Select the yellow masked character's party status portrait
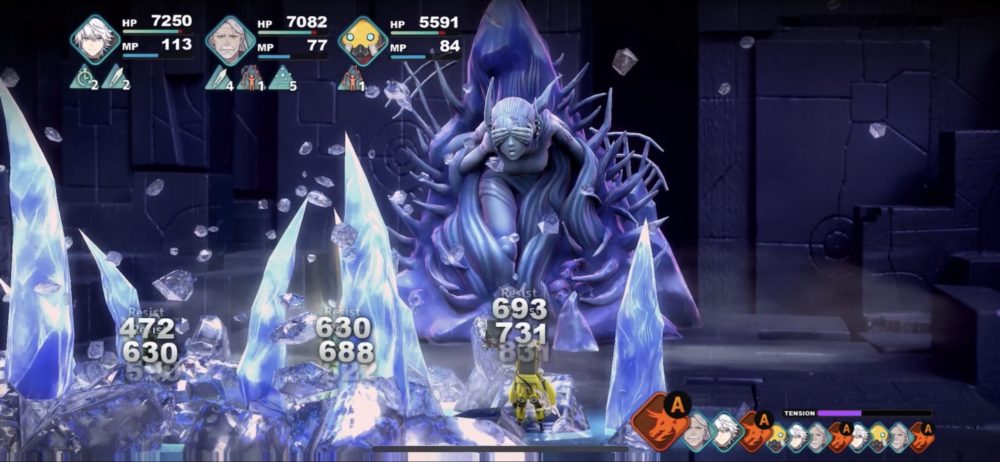 click(362, 39)
